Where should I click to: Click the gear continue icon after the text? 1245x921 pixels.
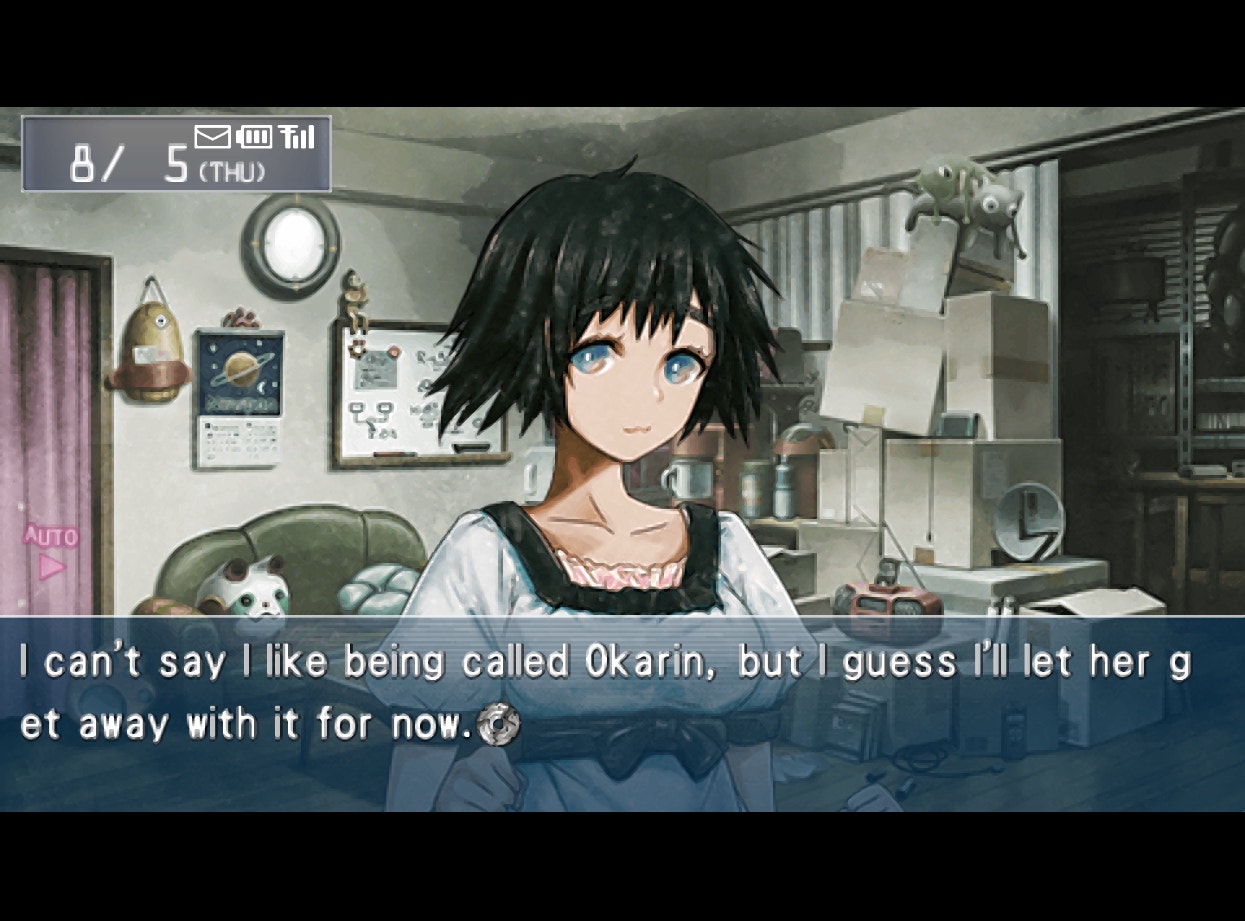pos(498,725)
